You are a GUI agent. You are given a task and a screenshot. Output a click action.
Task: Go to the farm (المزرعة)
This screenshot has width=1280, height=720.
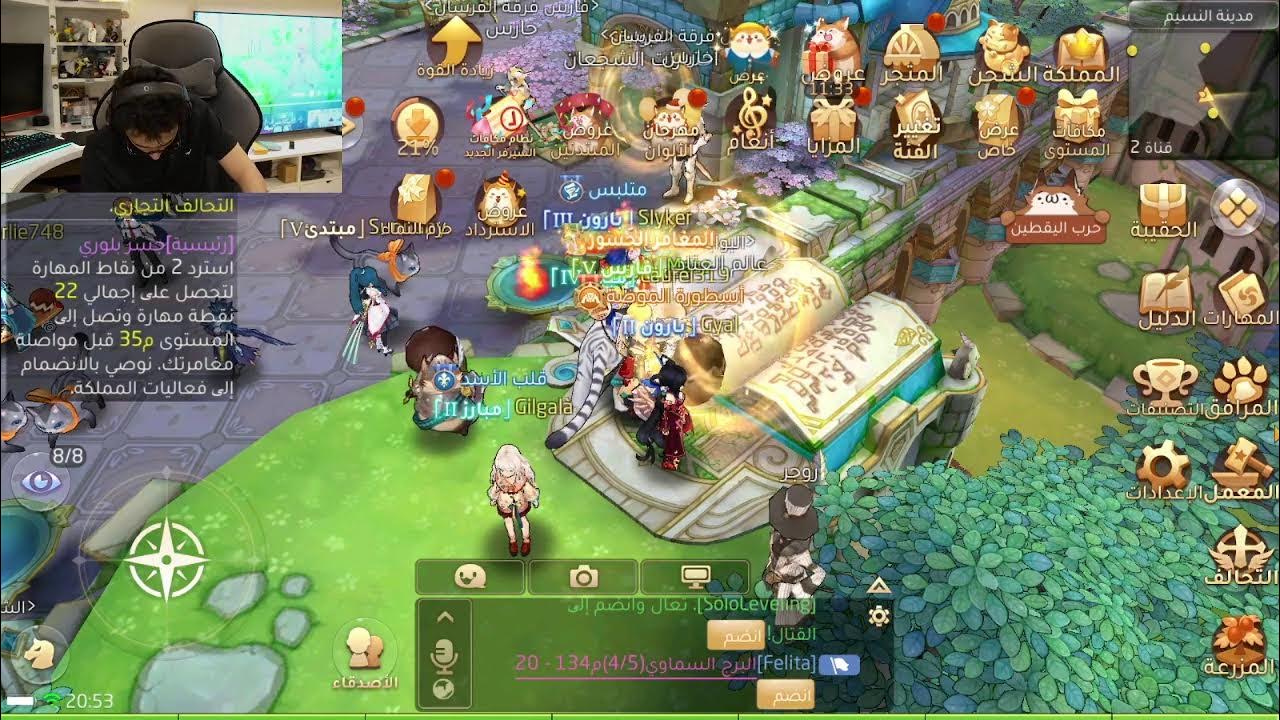tap(1242, 642)
